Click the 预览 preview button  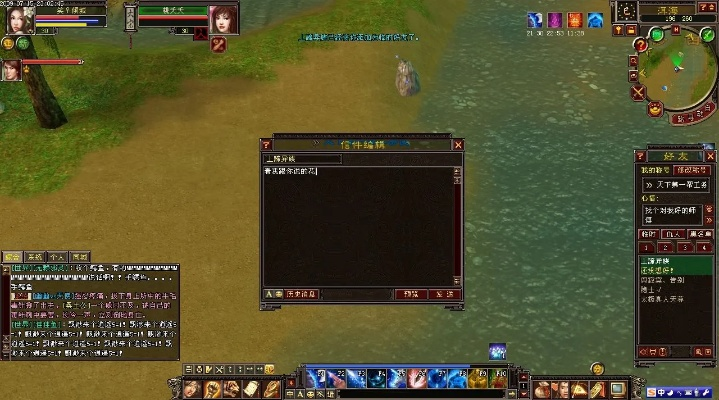[x=410, y=294]
